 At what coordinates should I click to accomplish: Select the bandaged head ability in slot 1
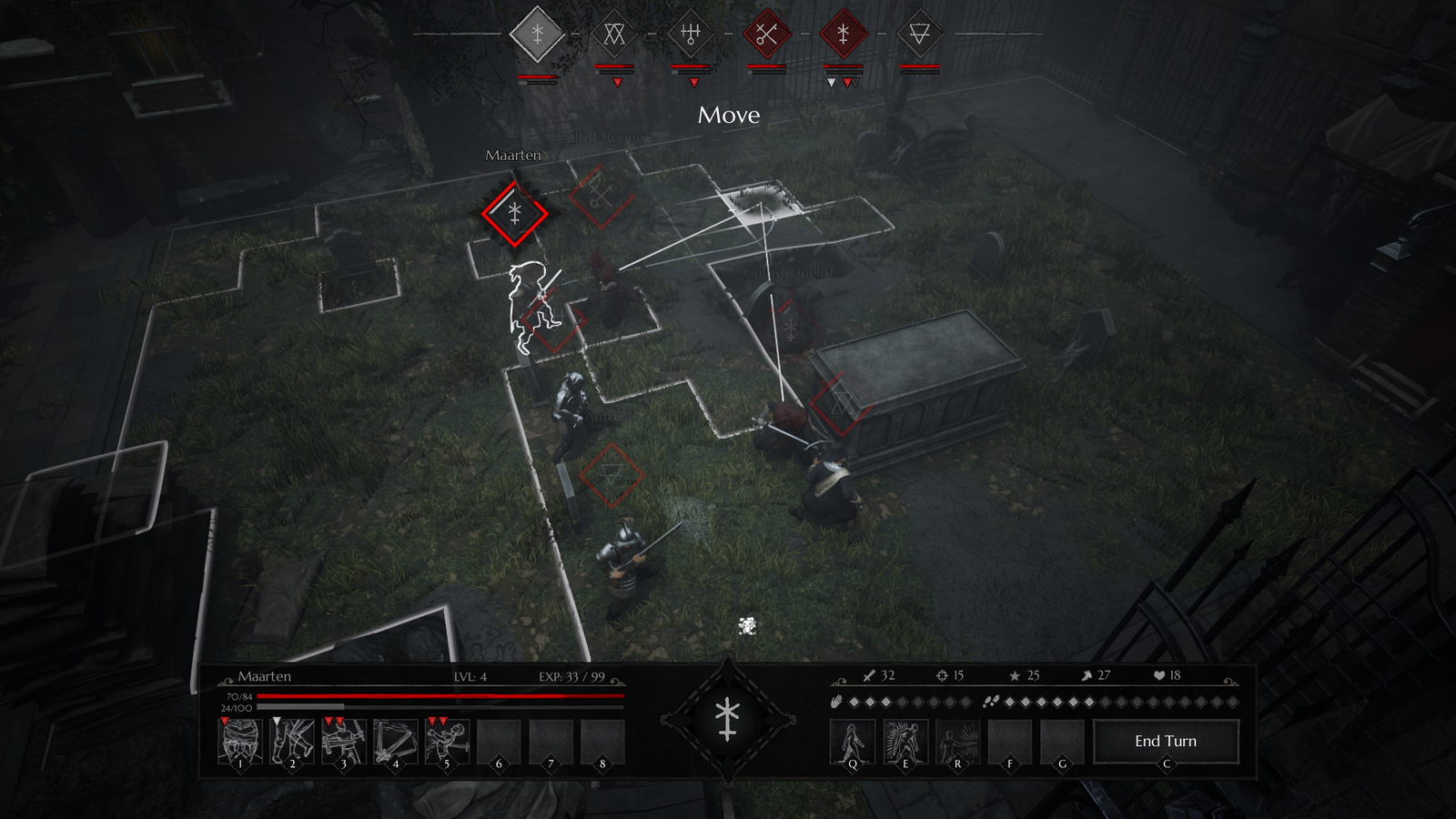point(240,742)
